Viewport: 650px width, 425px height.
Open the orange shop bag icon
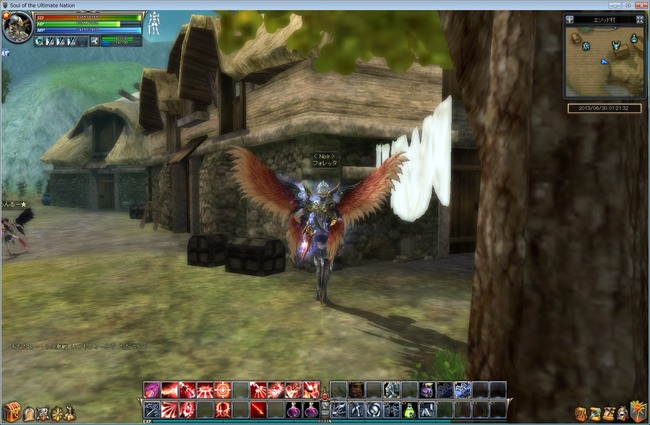tap(581, 412)
